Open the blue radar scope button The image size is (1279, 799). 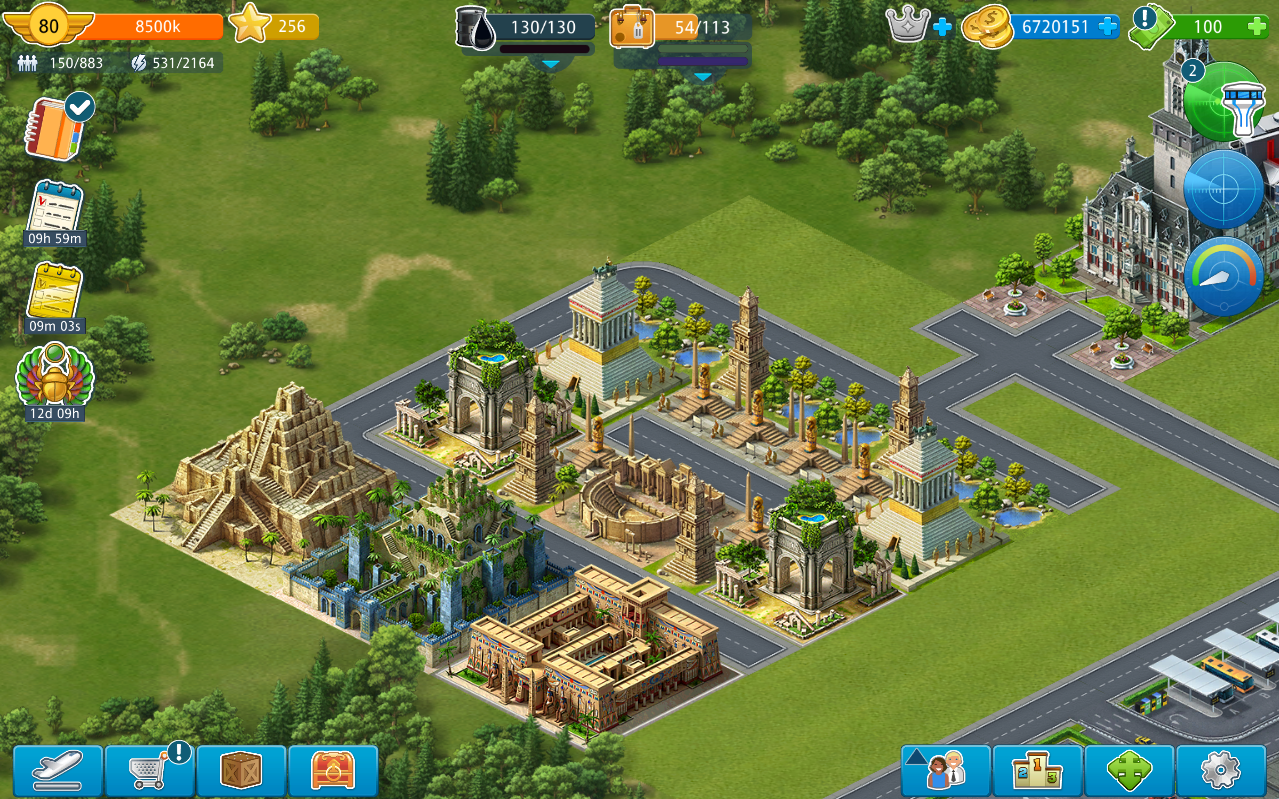tap(1224, 190)
